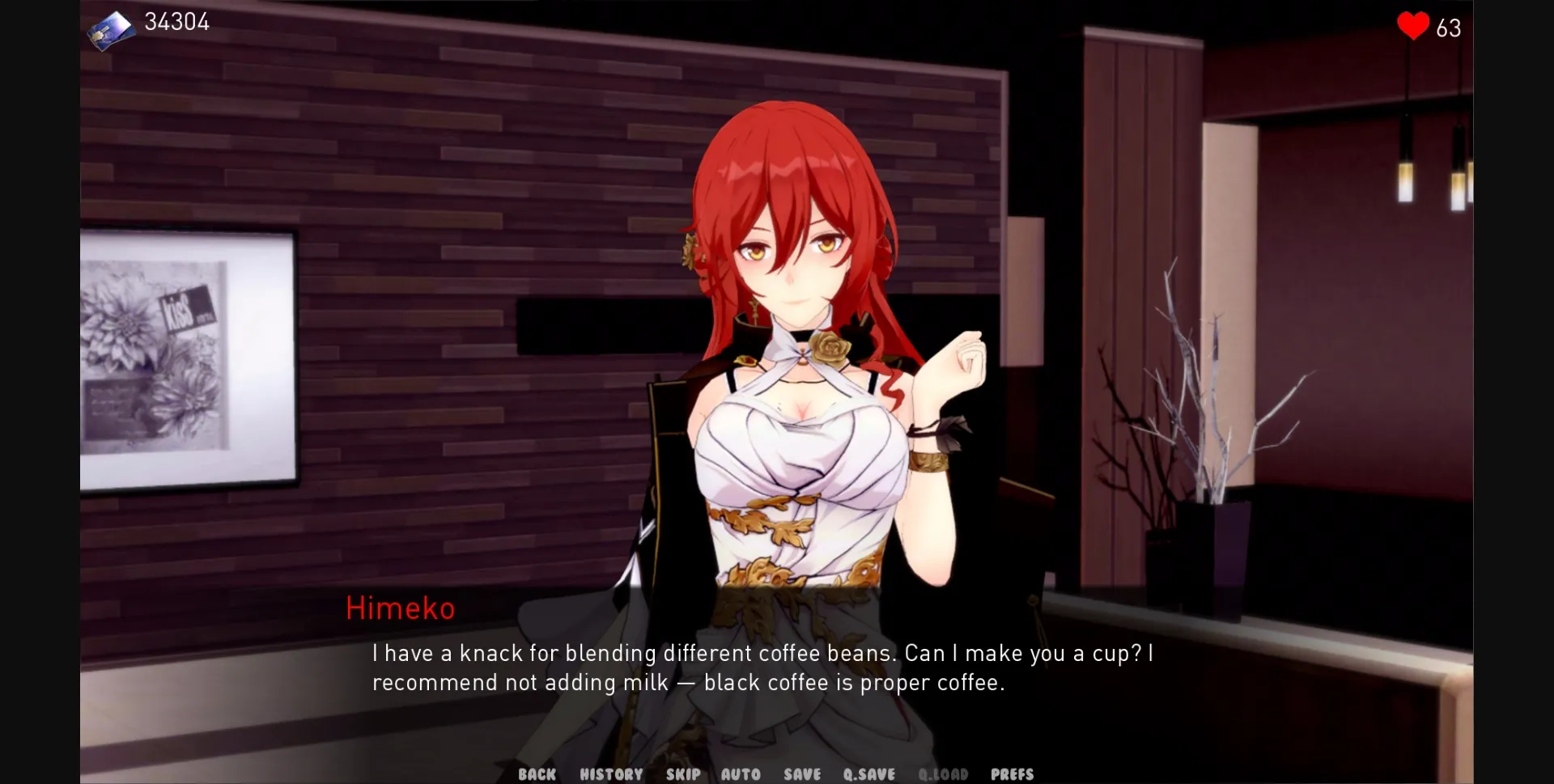Quick load using Q.LOAD
Image resolution: width=1554 pixels, height=784 pixels.
point(943,773)
